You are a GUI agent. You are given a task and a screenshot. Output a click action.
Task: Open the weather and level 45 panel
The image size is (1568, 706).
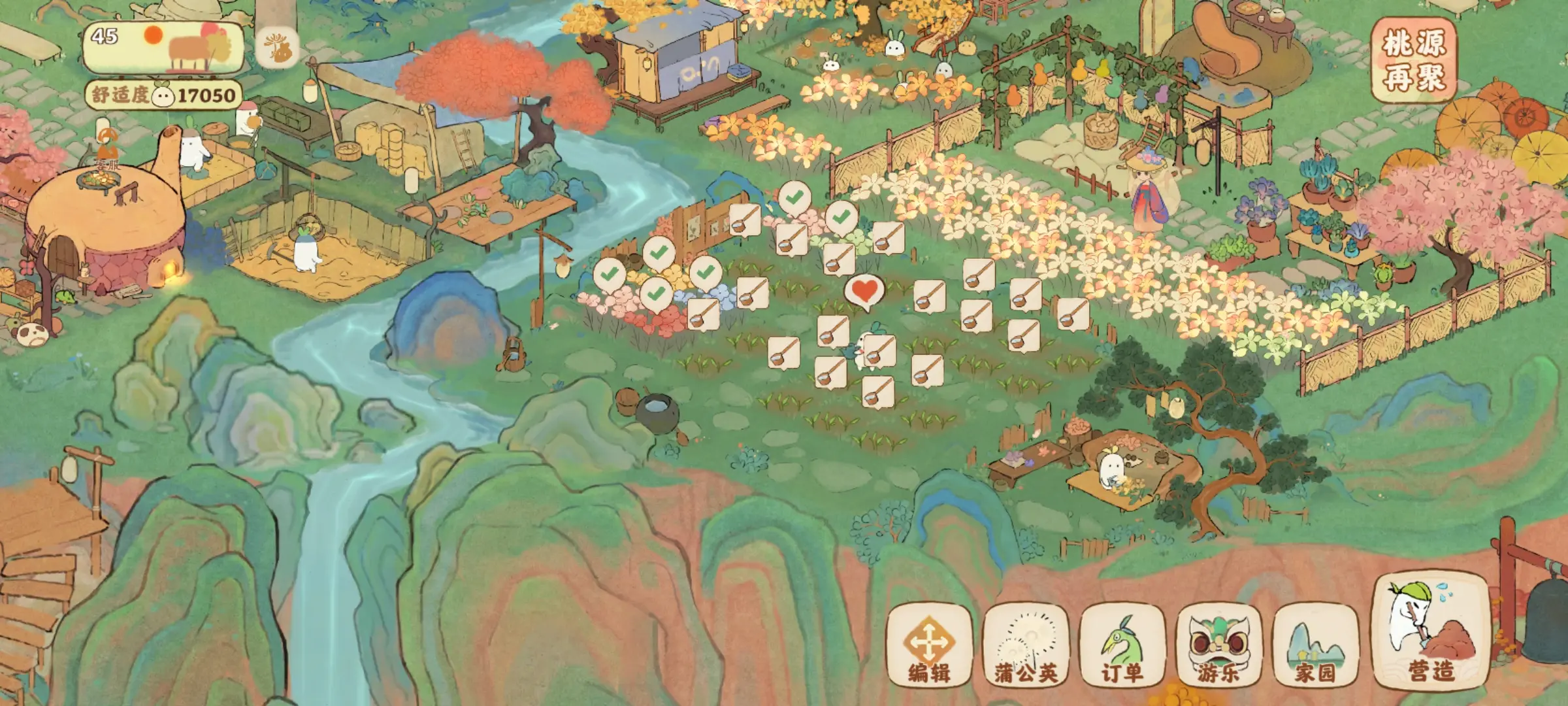tap(163, 47)
